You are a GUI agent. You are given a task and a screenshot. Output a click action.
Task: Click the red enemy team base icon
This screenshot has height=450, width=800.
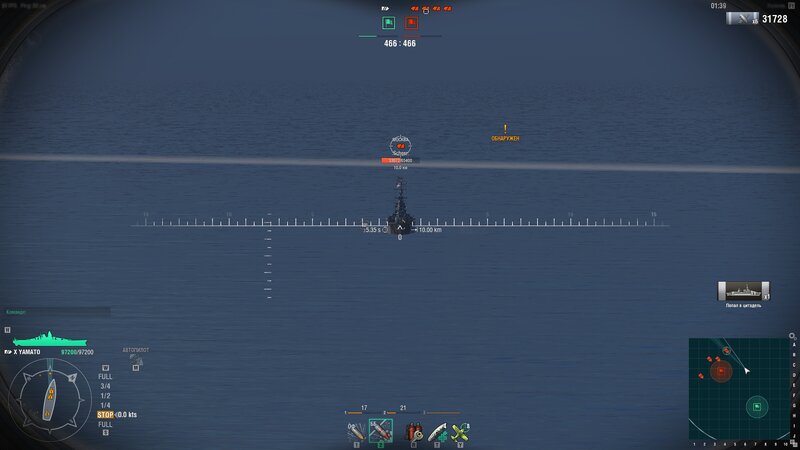(411, 22)
